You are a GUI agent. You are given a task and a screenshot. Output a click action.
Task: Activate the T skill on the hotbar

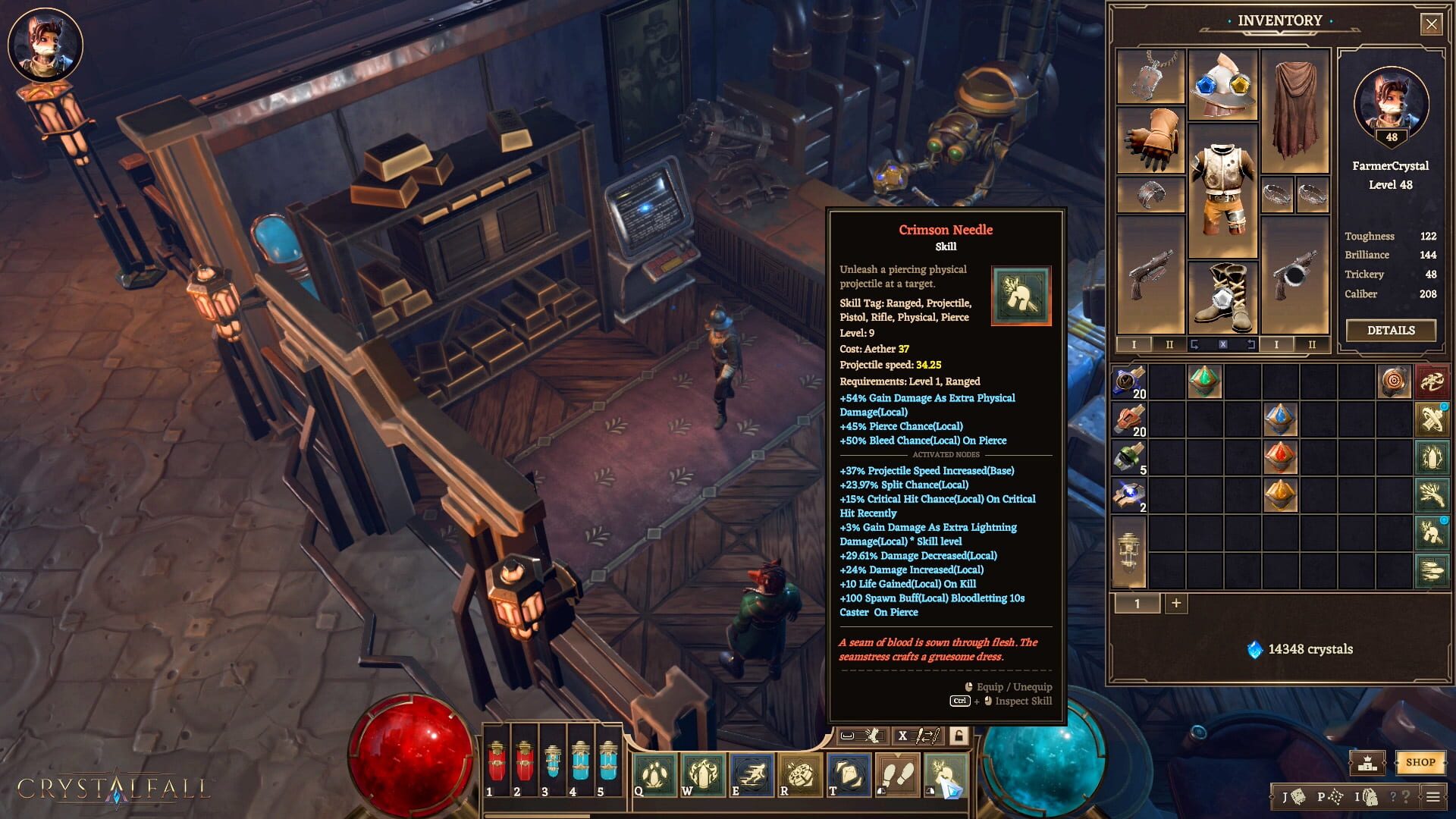(x=850, y=776)
